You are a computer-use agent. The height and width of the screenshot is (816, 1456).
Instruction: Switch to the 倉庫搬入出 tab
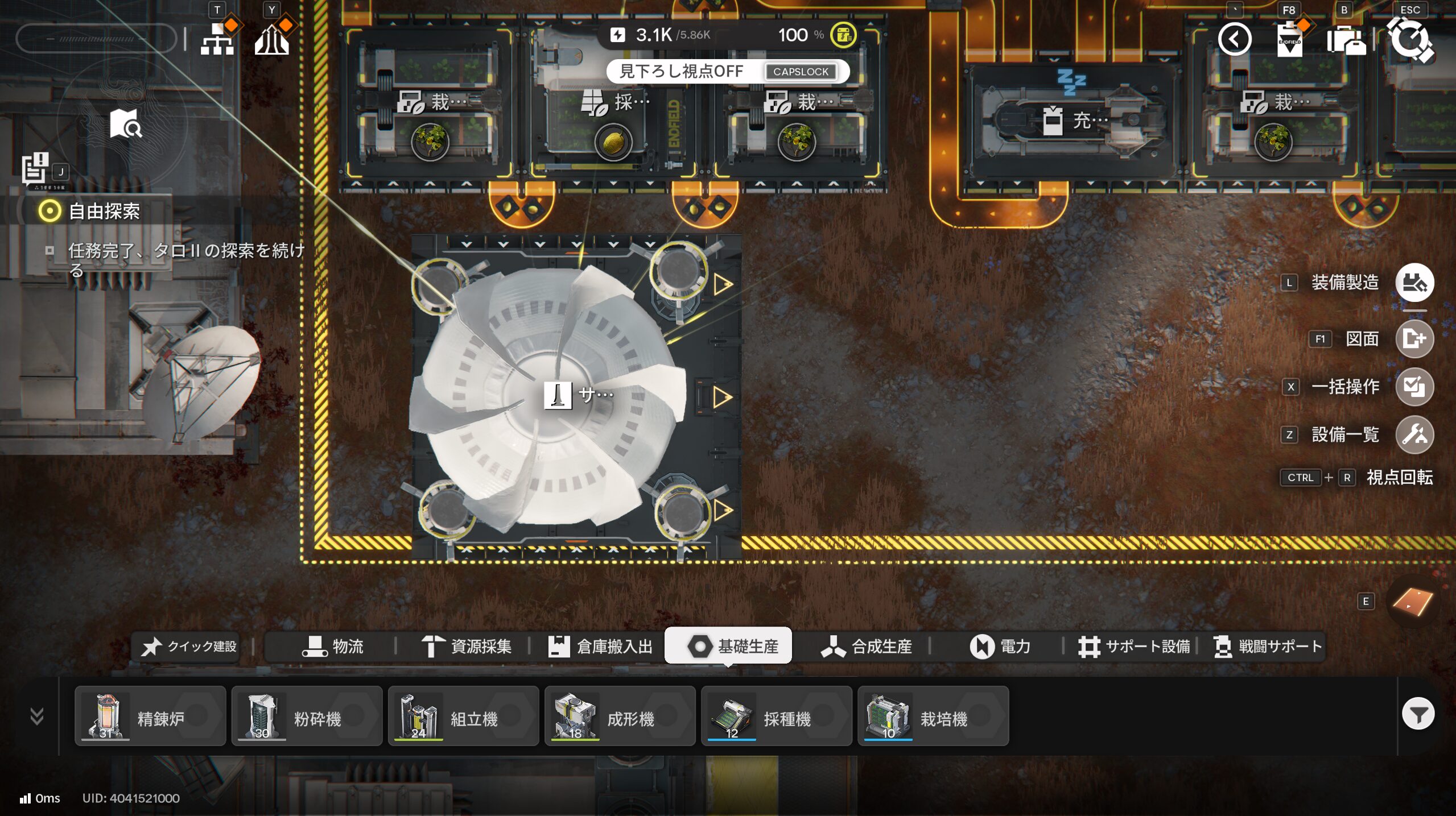(600, 647)
